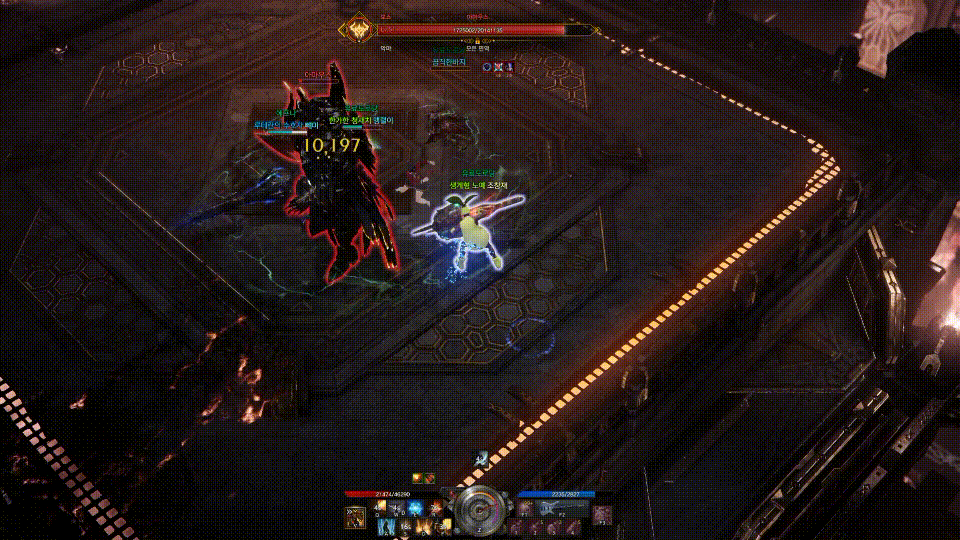Activate the blue glowing orb skill
Screen dimensions: 960x540
point(415,508)
